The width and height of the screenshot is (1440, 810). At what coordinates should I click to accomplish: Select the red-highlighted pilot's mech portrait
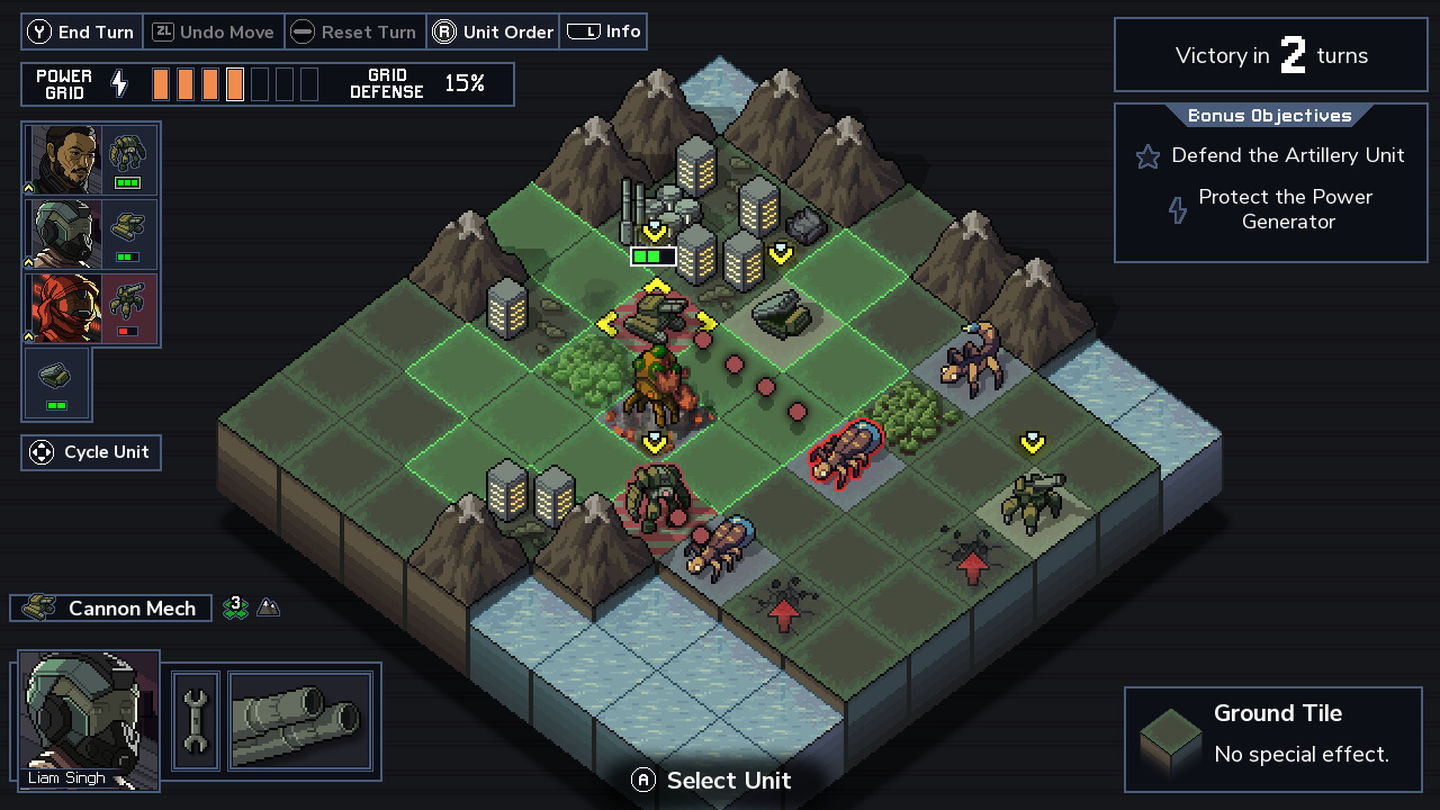tap(91, 308)
